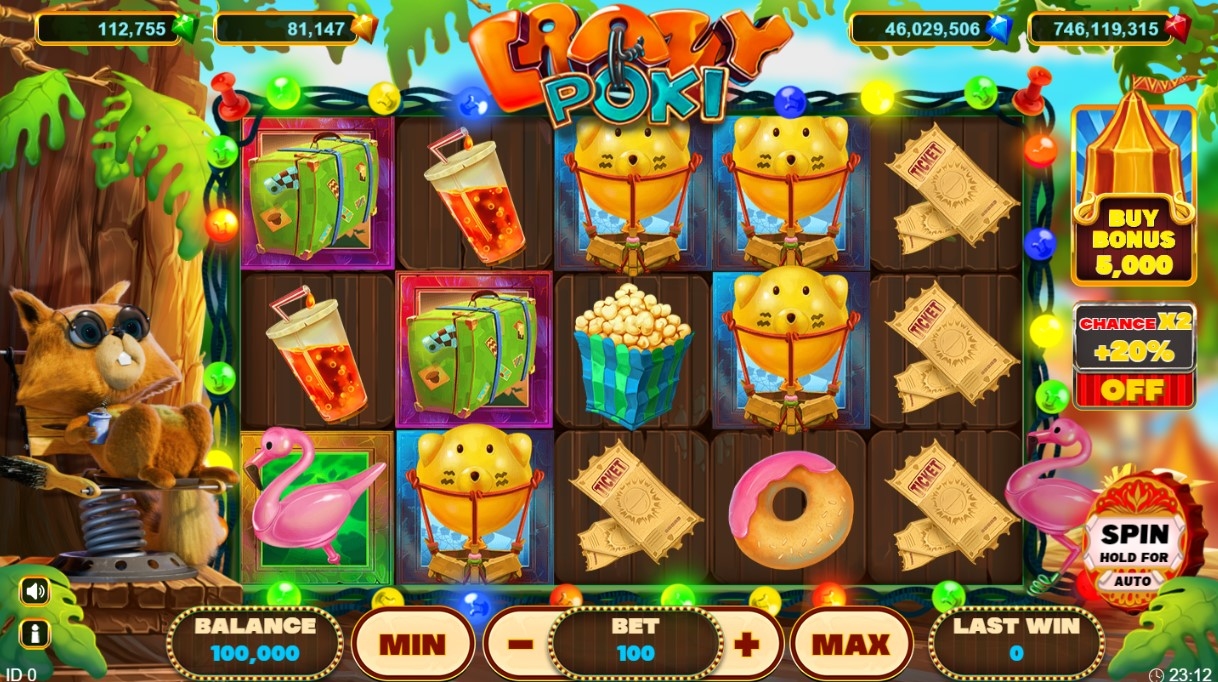Set bet to minimum with MIN

[412, 643]
